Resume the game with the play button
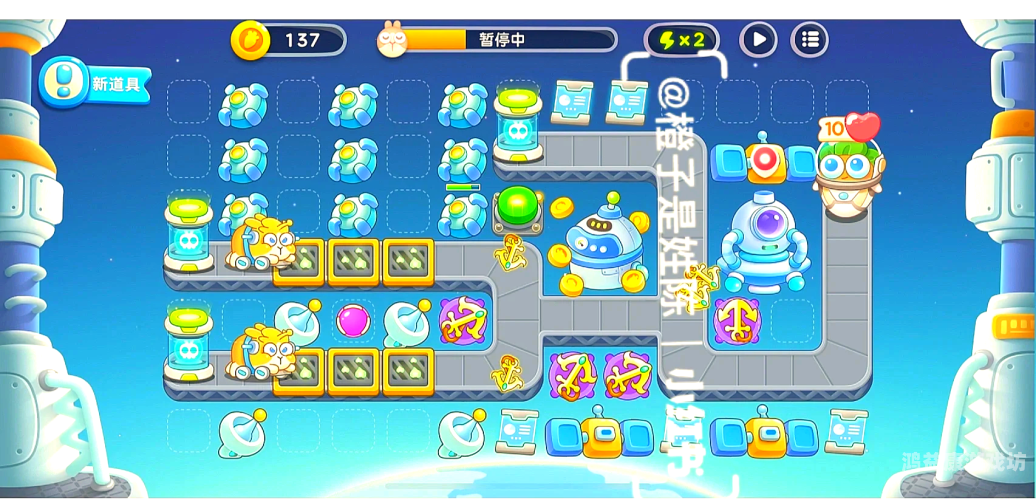1036x500 pixels. coord(758,40)
